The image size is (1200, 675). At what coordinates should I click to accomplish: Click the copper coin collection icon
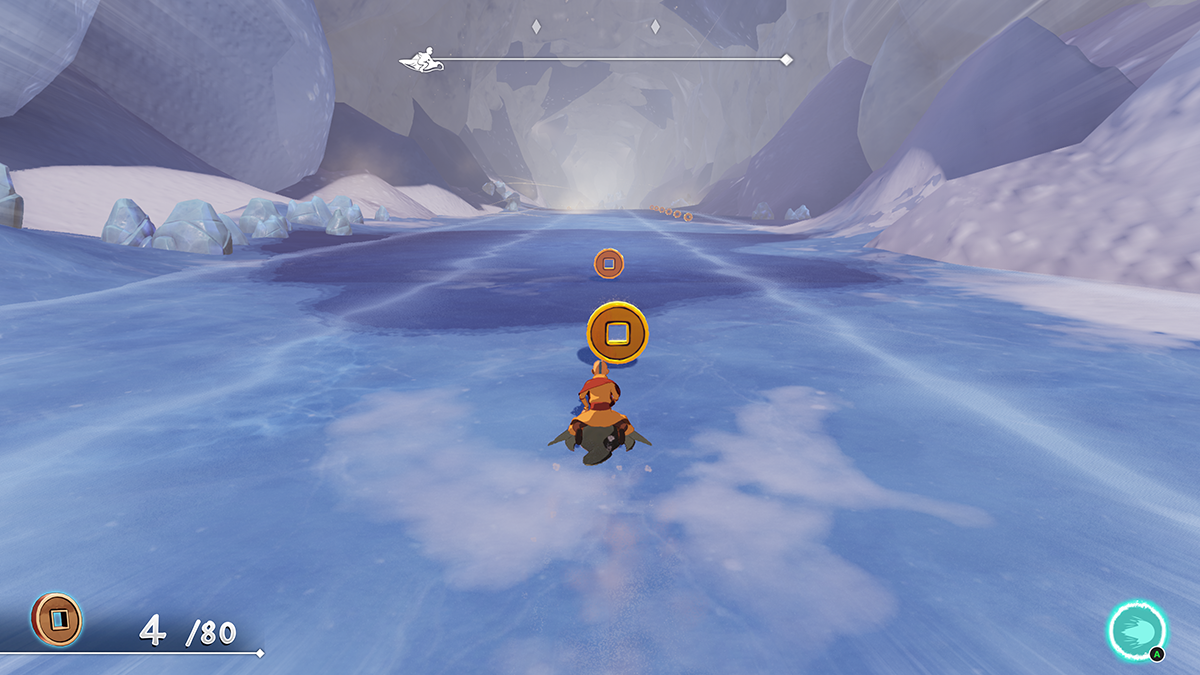(x=57, y=619)
